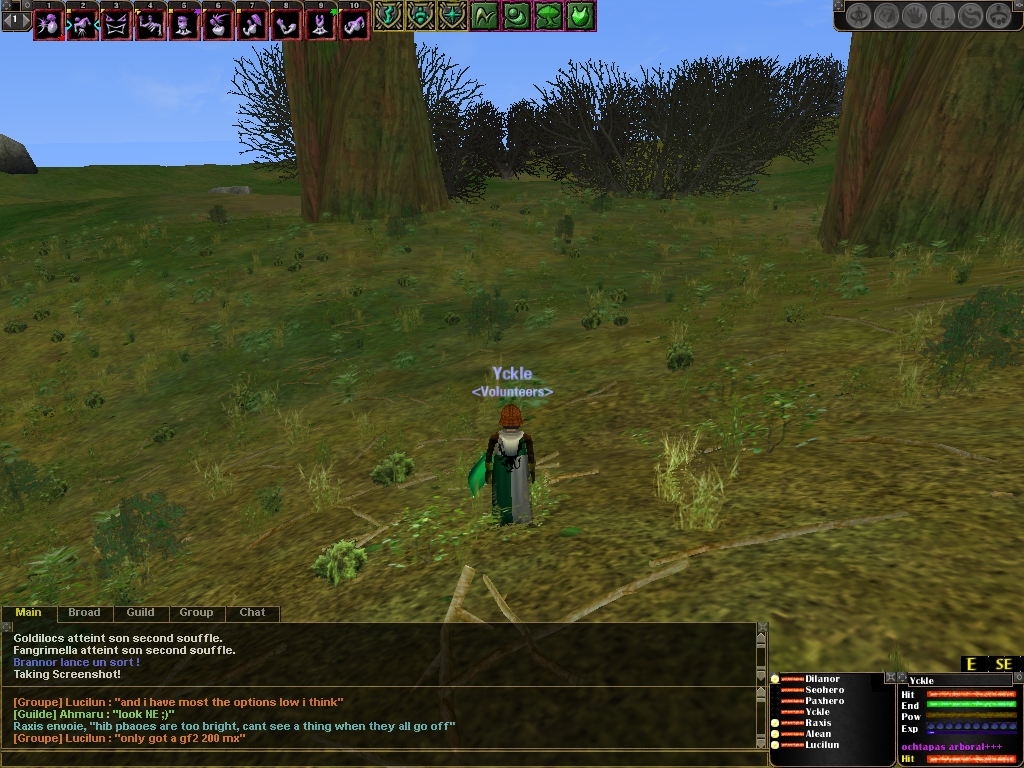Switch to the Main chat tab
The height and width of the screenshot is (768, 1024).
pos(28,613)
